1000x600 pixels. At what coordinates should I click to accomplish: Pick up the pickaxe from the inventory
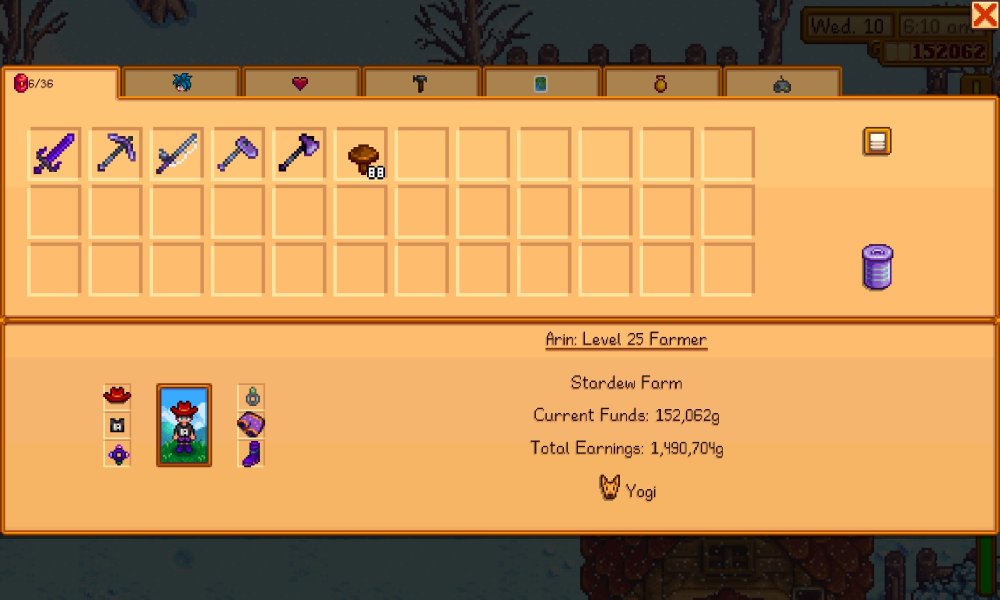(x=115, y=154)
